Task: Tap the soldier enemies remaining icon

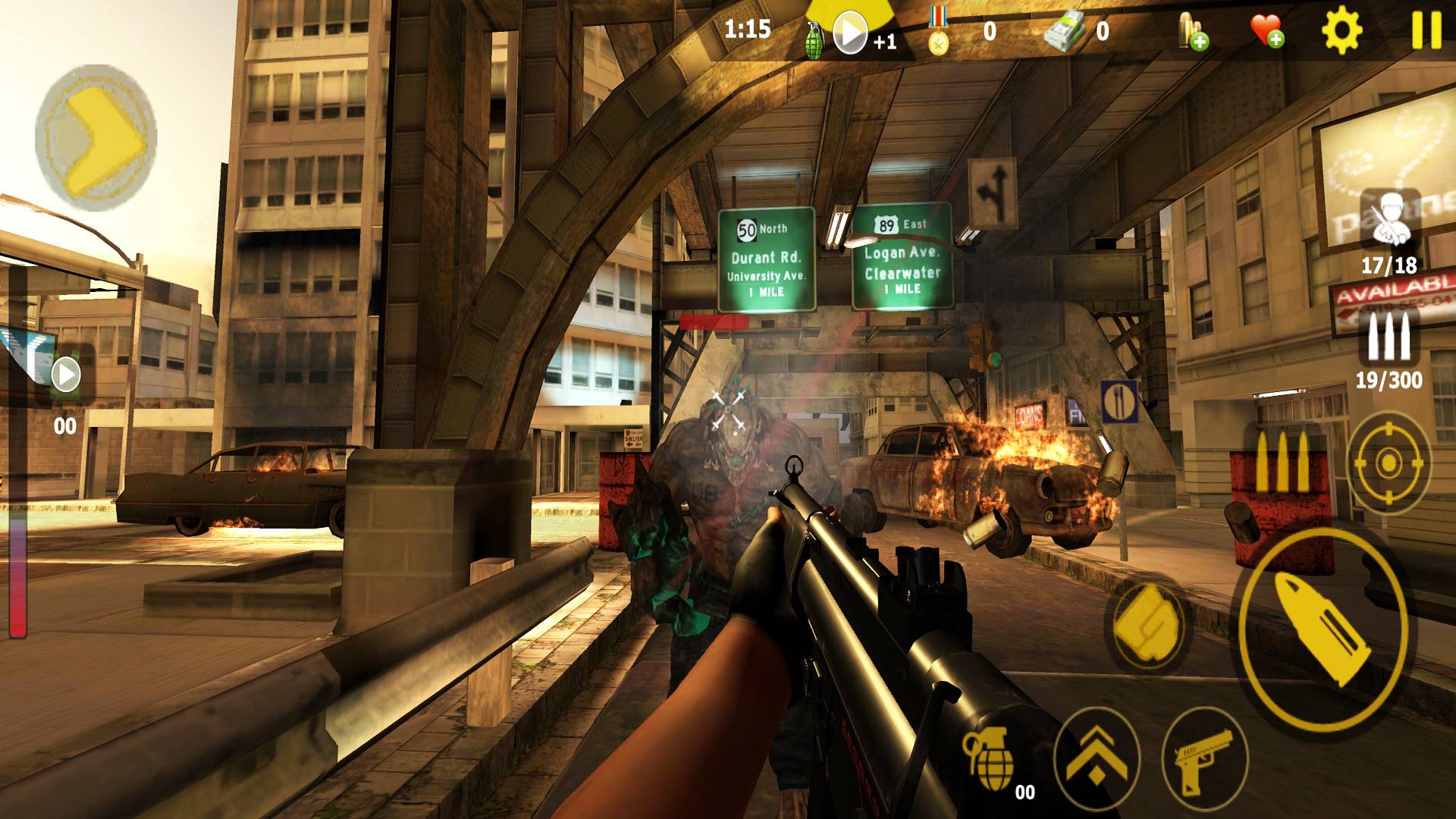Action: click(x=1389, y=219)
